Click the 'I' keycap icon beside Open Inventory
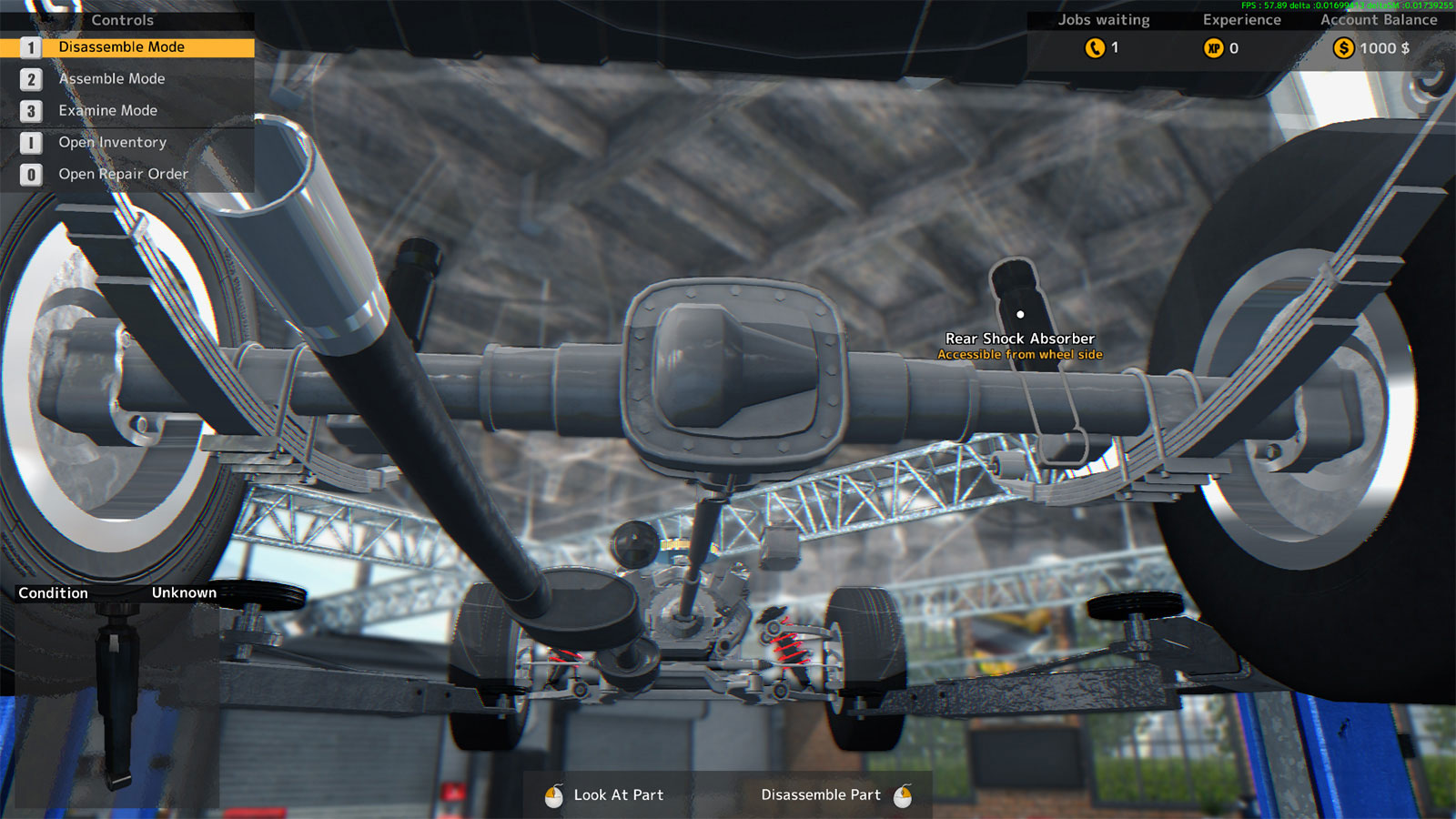The height and width of the screenshot is (819, 1456). point(32,142)
